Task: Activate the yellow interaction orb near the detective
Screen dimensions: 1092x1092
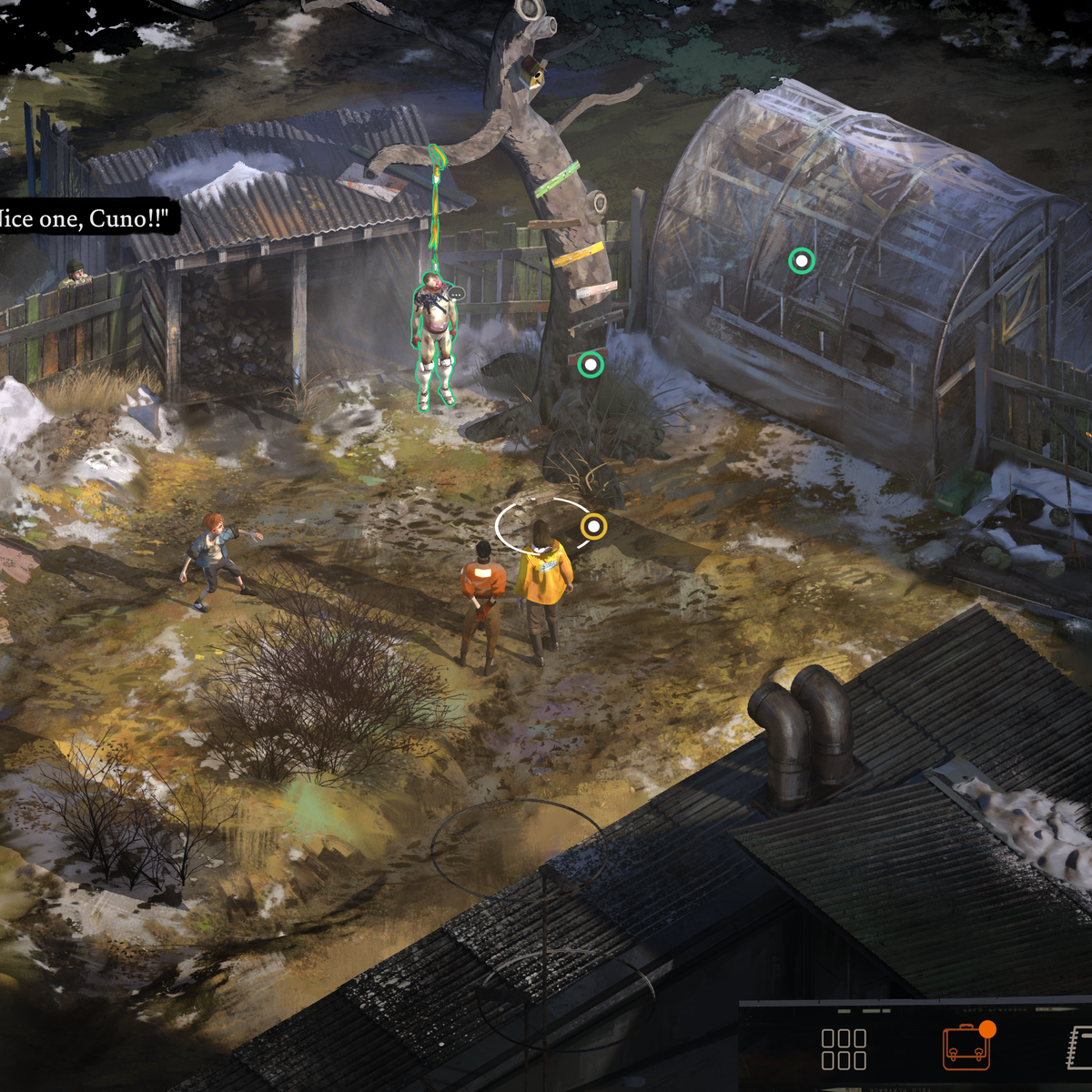Action: click(593, 526)
